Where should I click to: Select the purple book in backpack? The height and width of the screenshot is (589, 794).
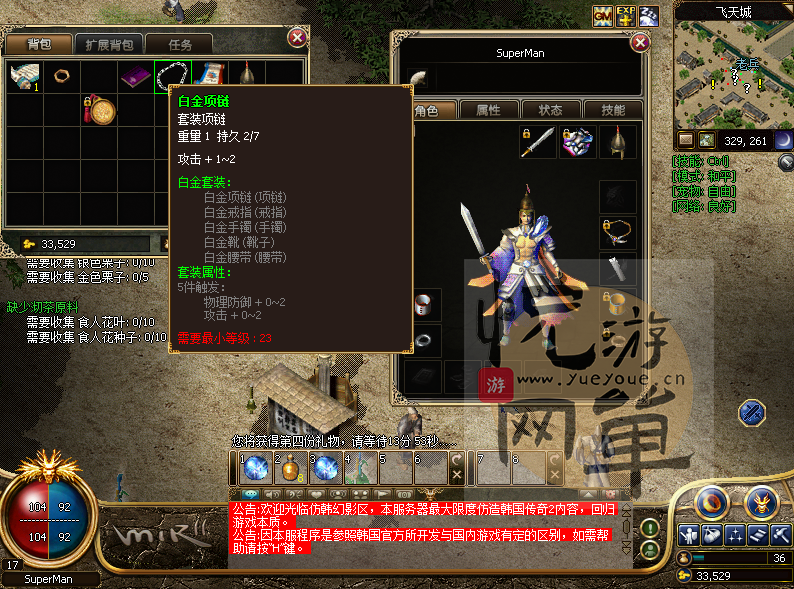134,75
